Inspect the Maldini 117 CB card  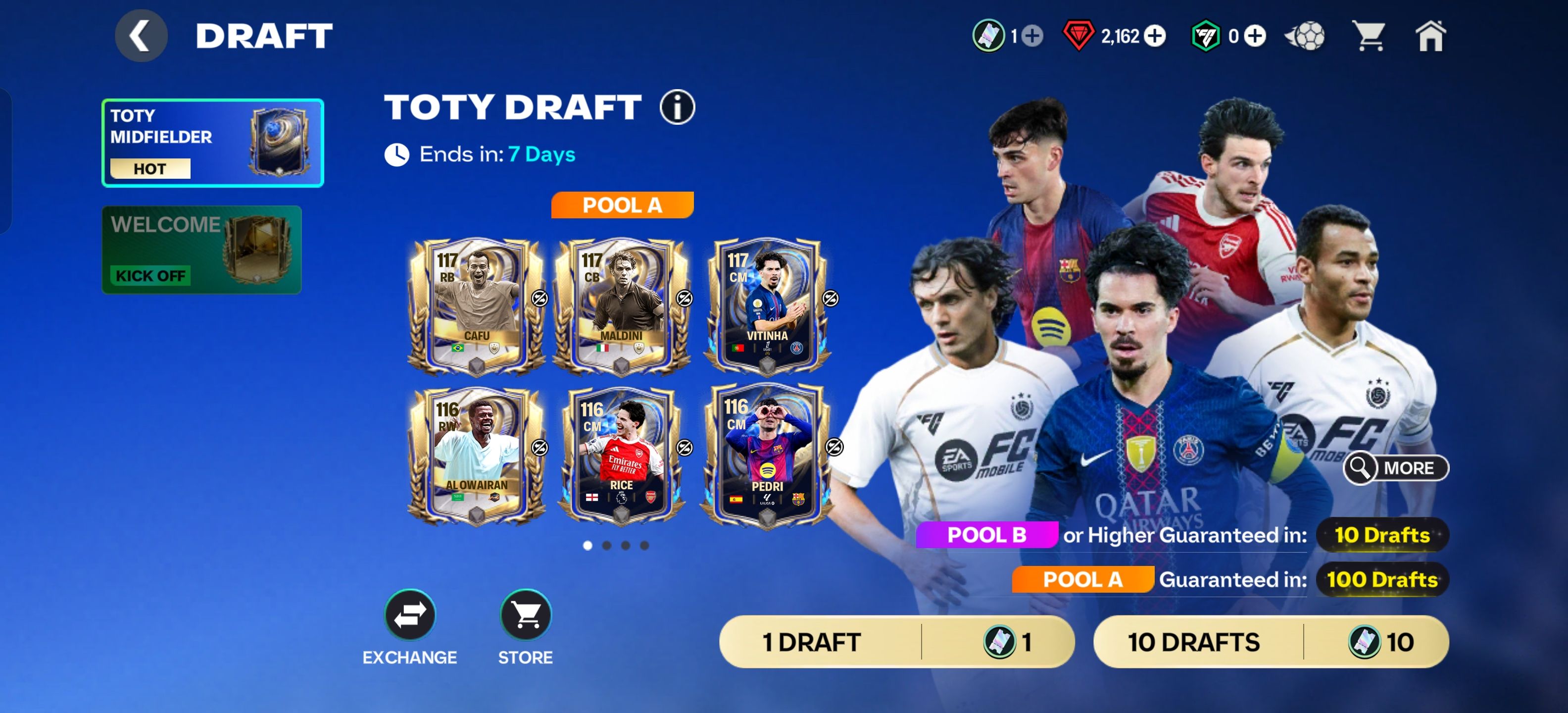coord(621,306)
